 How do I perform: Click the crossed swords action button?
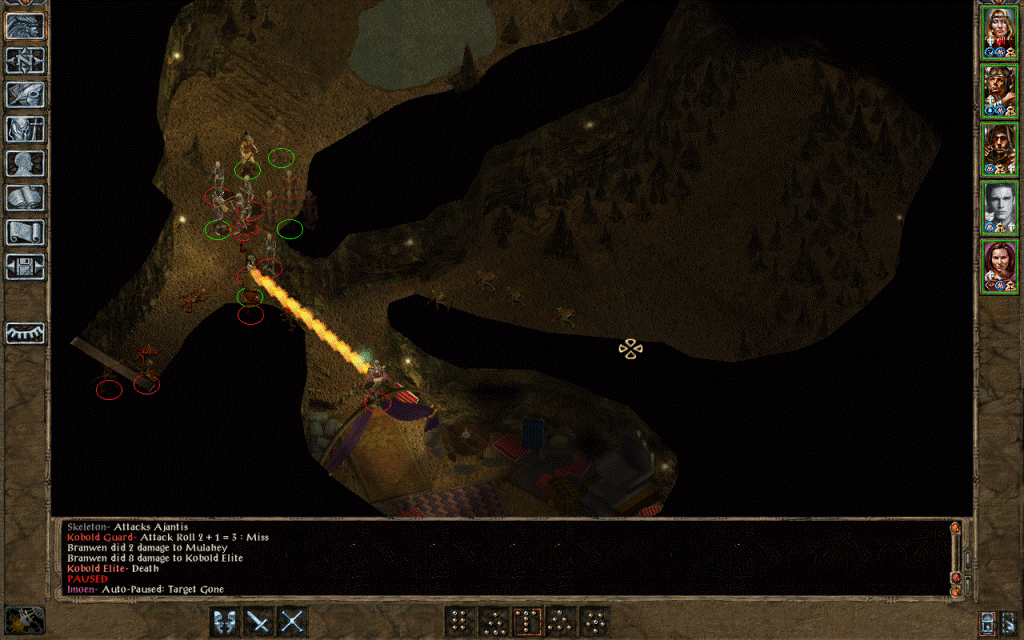coord(292,621)
